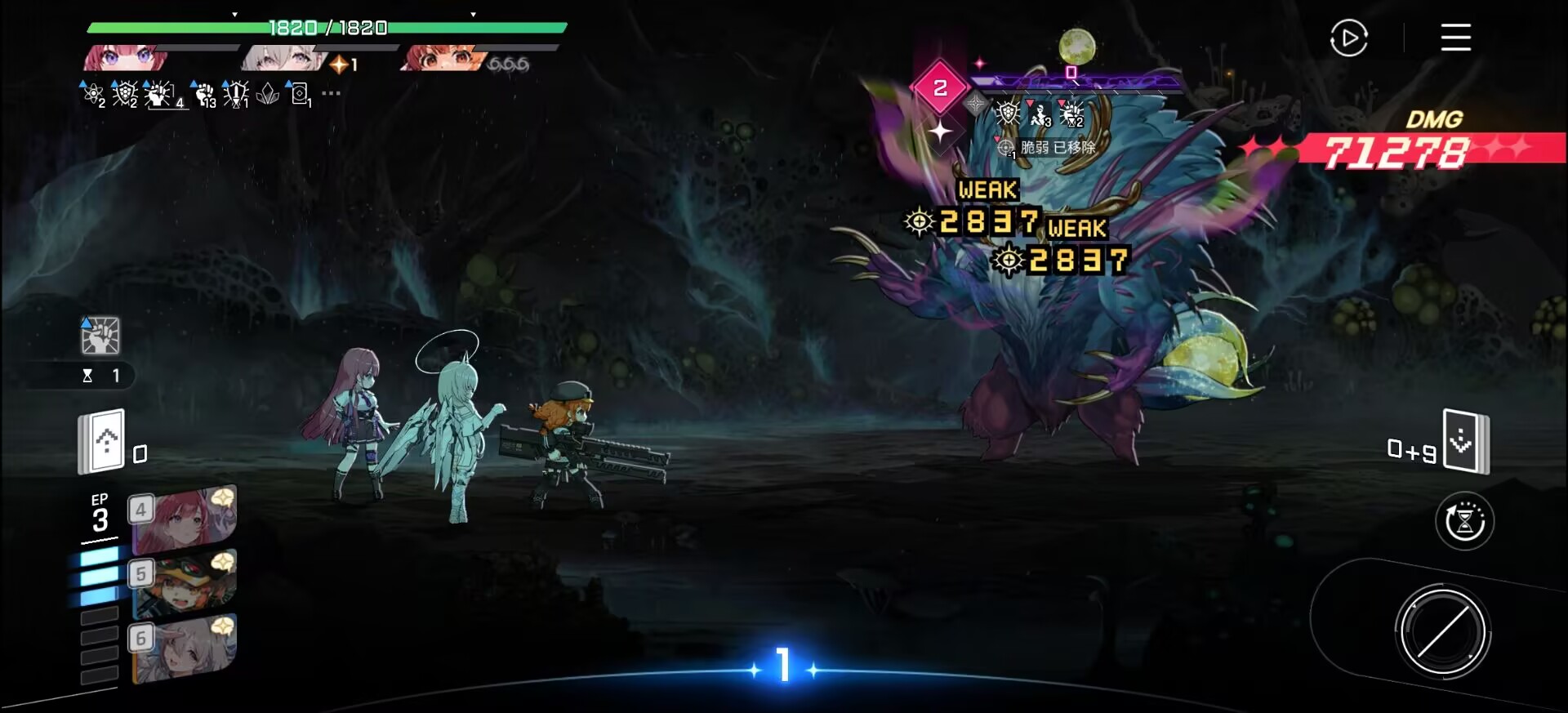View the white-haired character portrait
Viewport: 1568px width, 713px height.
click(x=282, y=58)
